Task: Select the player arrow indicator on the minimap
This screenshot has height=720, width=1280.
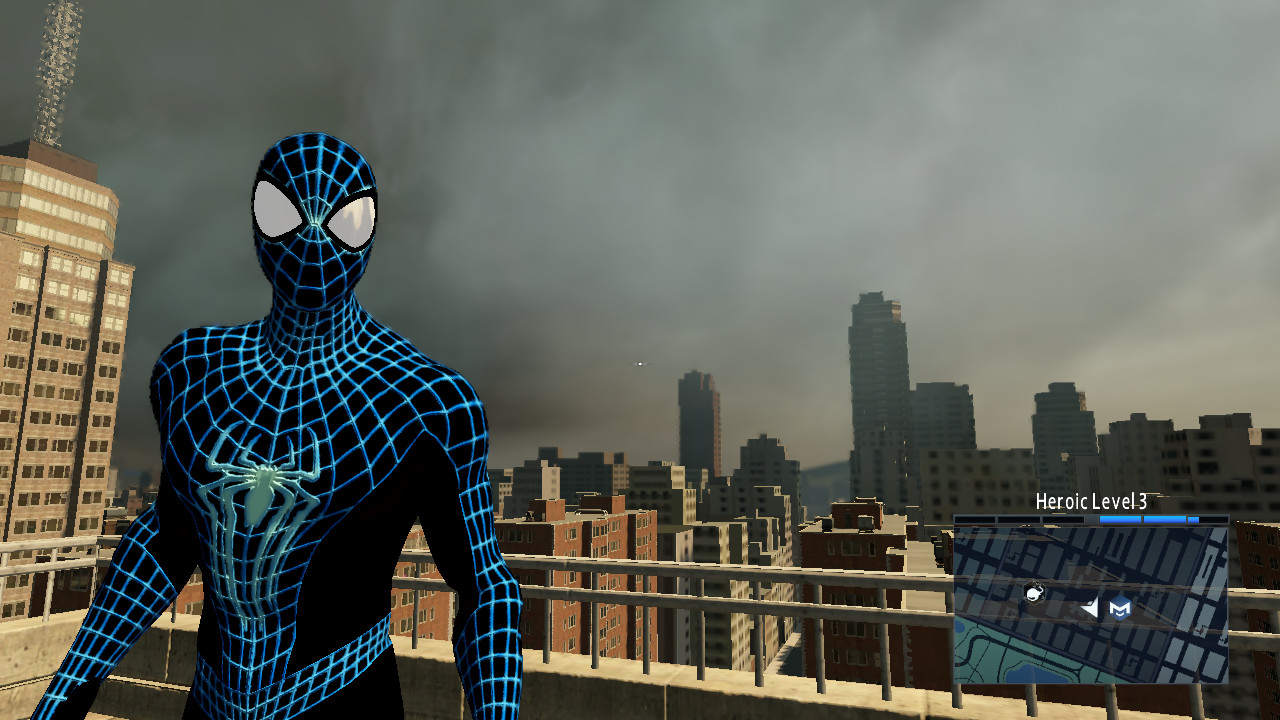Action: (1089, 608)
